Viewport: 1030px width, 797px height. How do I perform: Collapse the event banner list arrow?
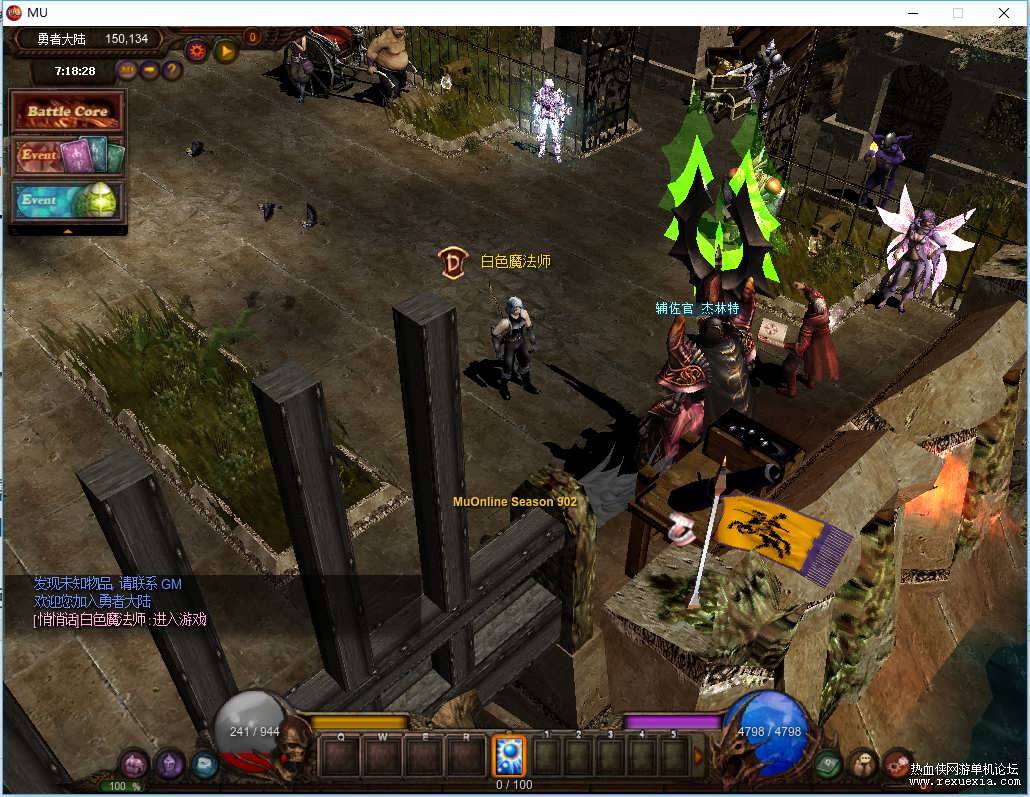(x=68, y=230)
